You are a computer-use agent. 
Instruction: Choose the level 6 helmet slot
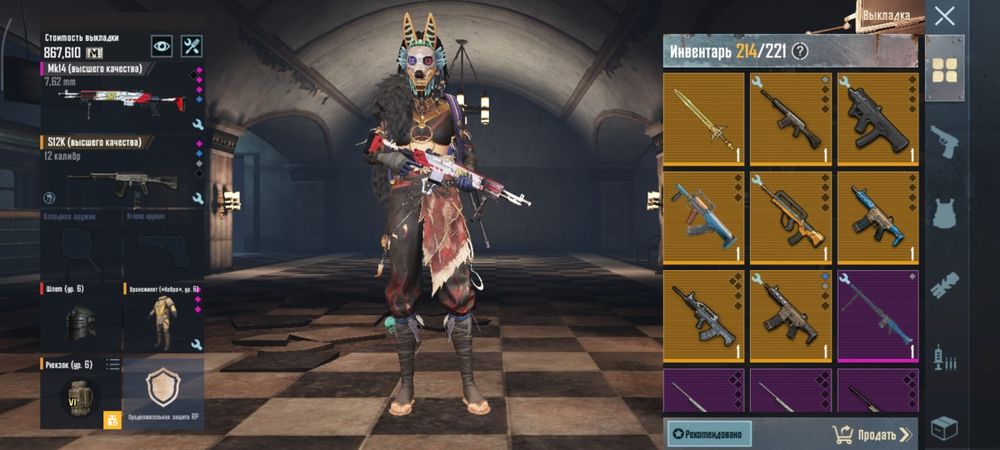[x=80, y=320]
